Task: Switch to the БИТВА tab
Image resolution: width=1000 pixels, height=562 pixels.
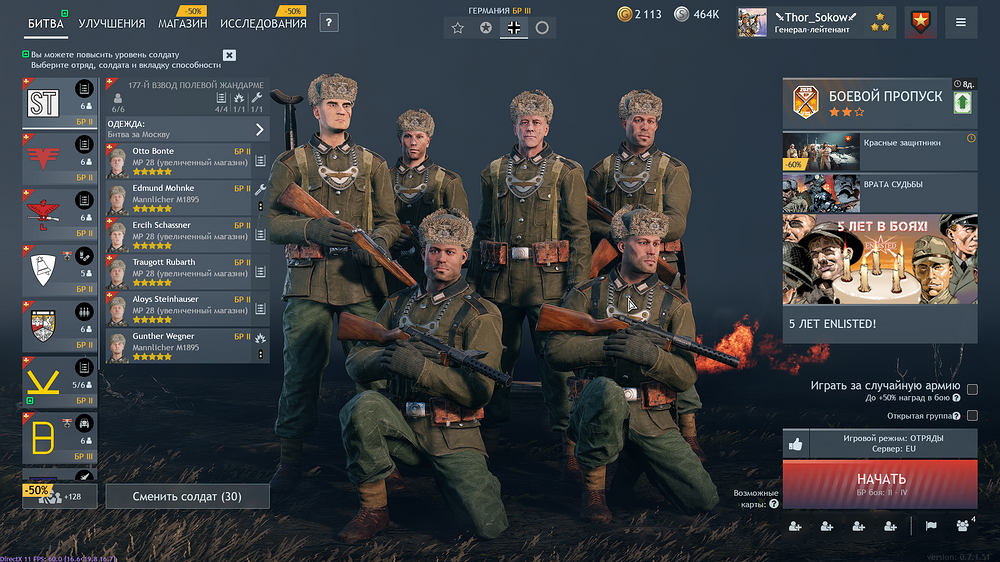Action: pyautogui.click(x=45, y=23)
